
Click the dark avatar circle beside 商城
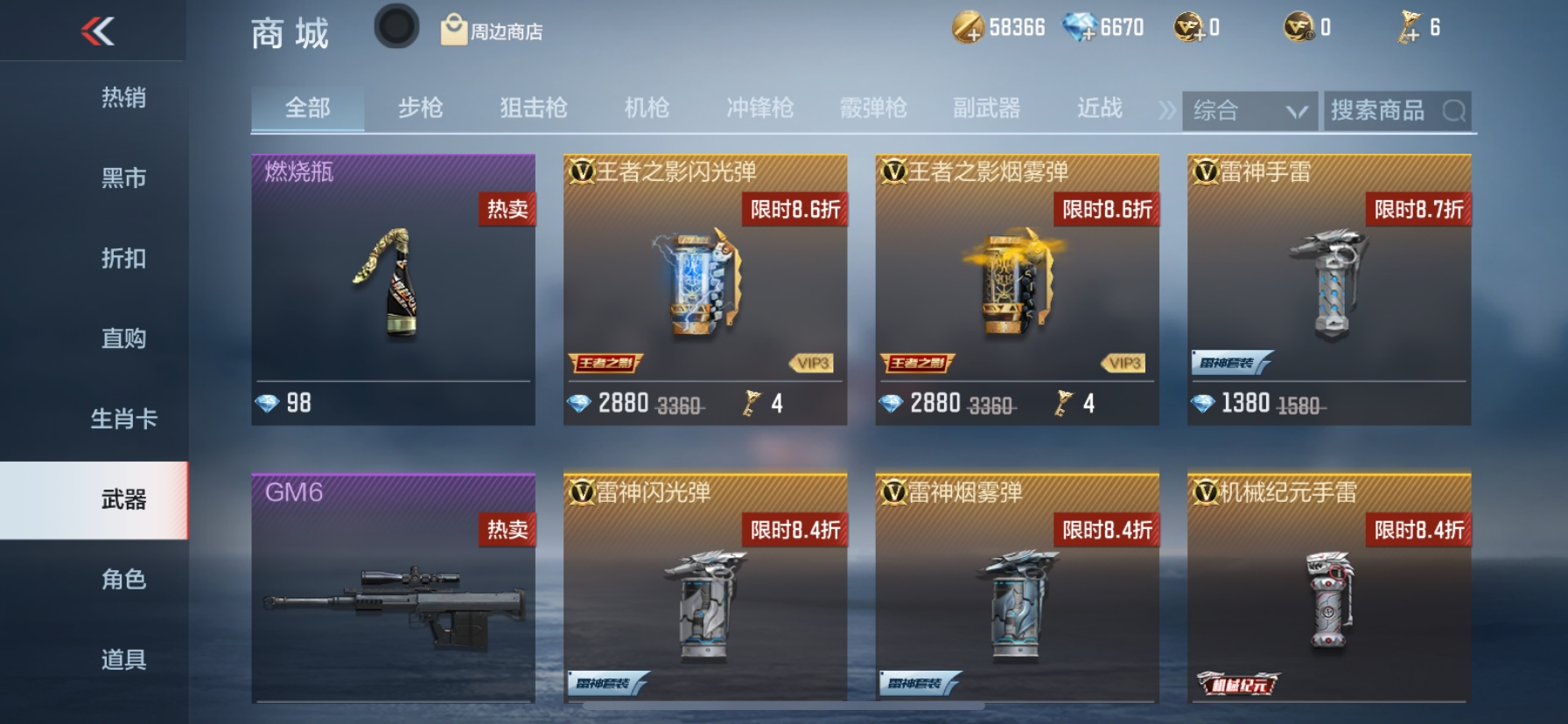click(x=395, y=25)
